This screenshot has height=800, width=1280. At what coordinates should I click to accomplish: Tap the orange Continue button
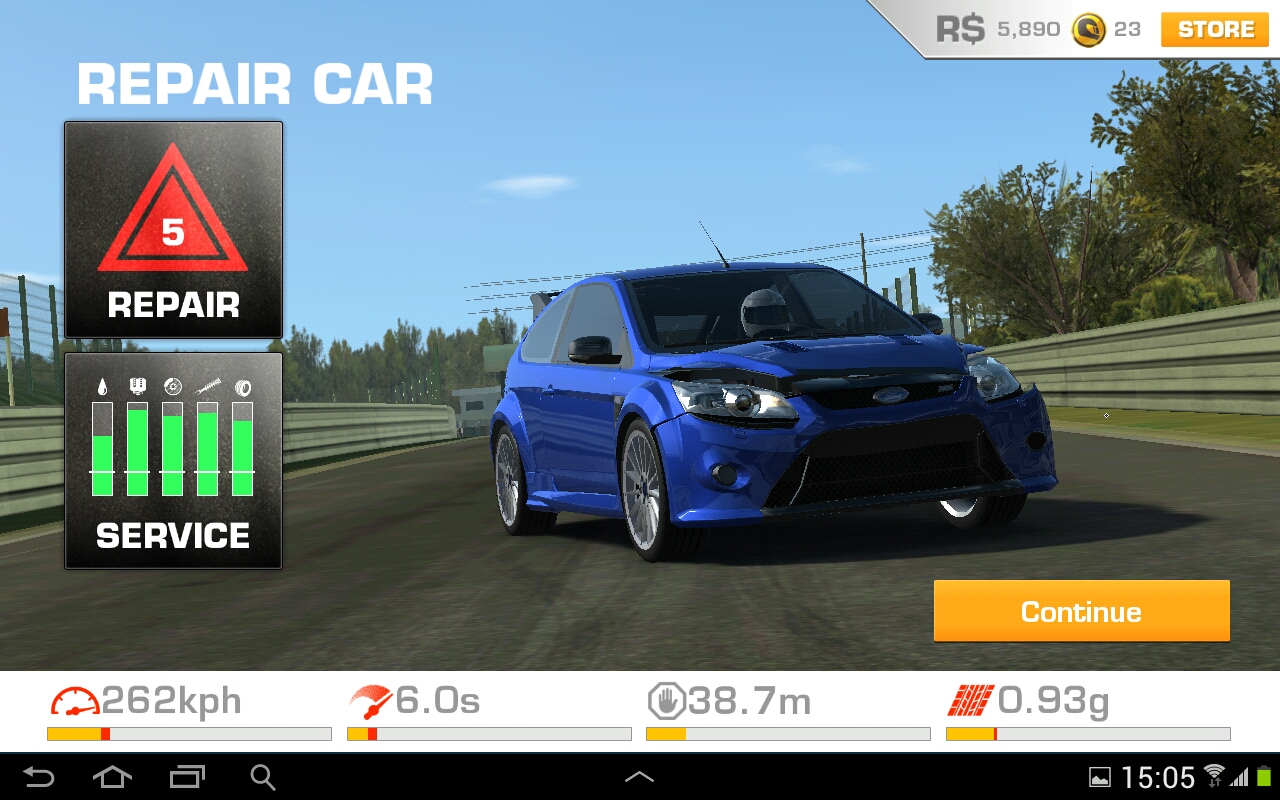pyautogui.click(x=1081, y=611)
